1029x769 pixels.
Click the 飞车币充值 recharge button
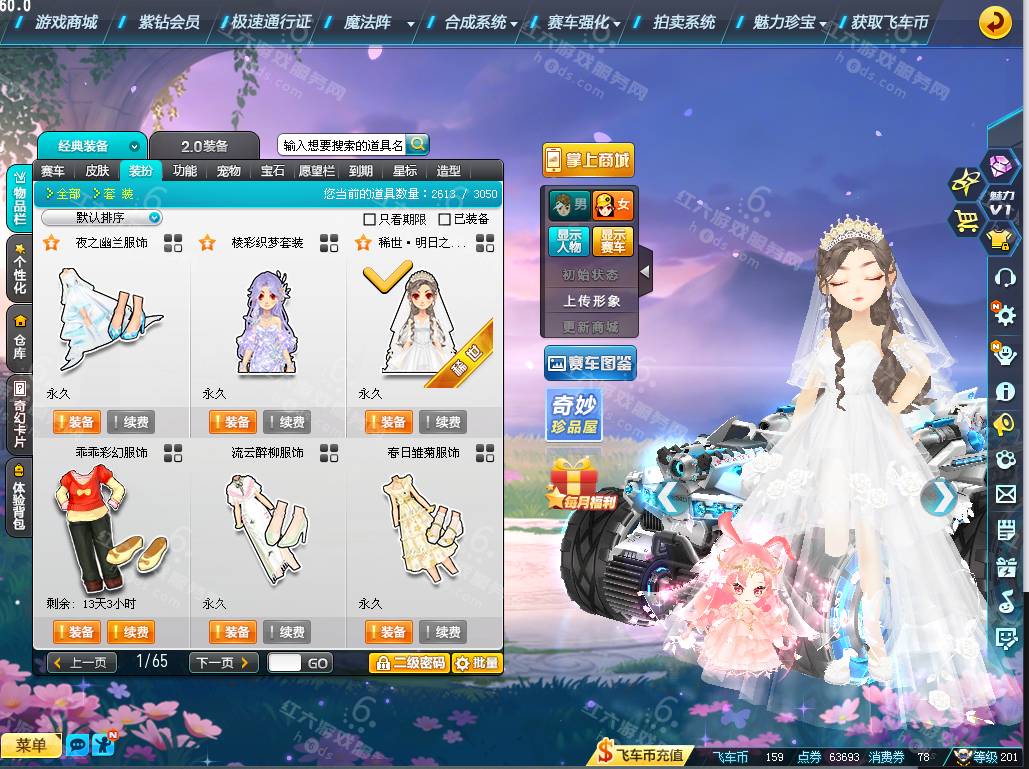[x=641, y=755]
